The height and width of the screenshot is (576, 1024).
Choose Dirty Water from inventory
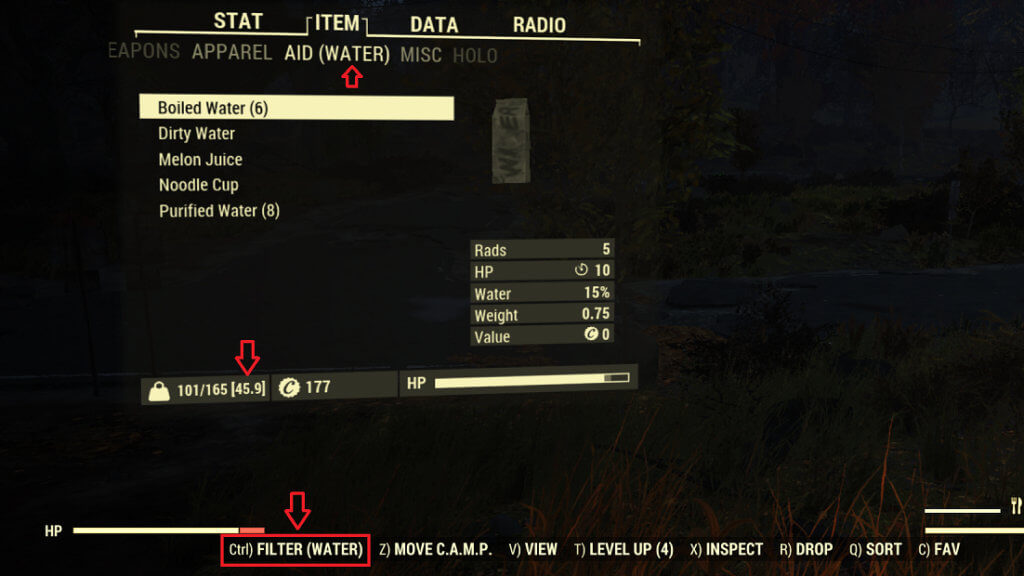(x=197, y=134)
